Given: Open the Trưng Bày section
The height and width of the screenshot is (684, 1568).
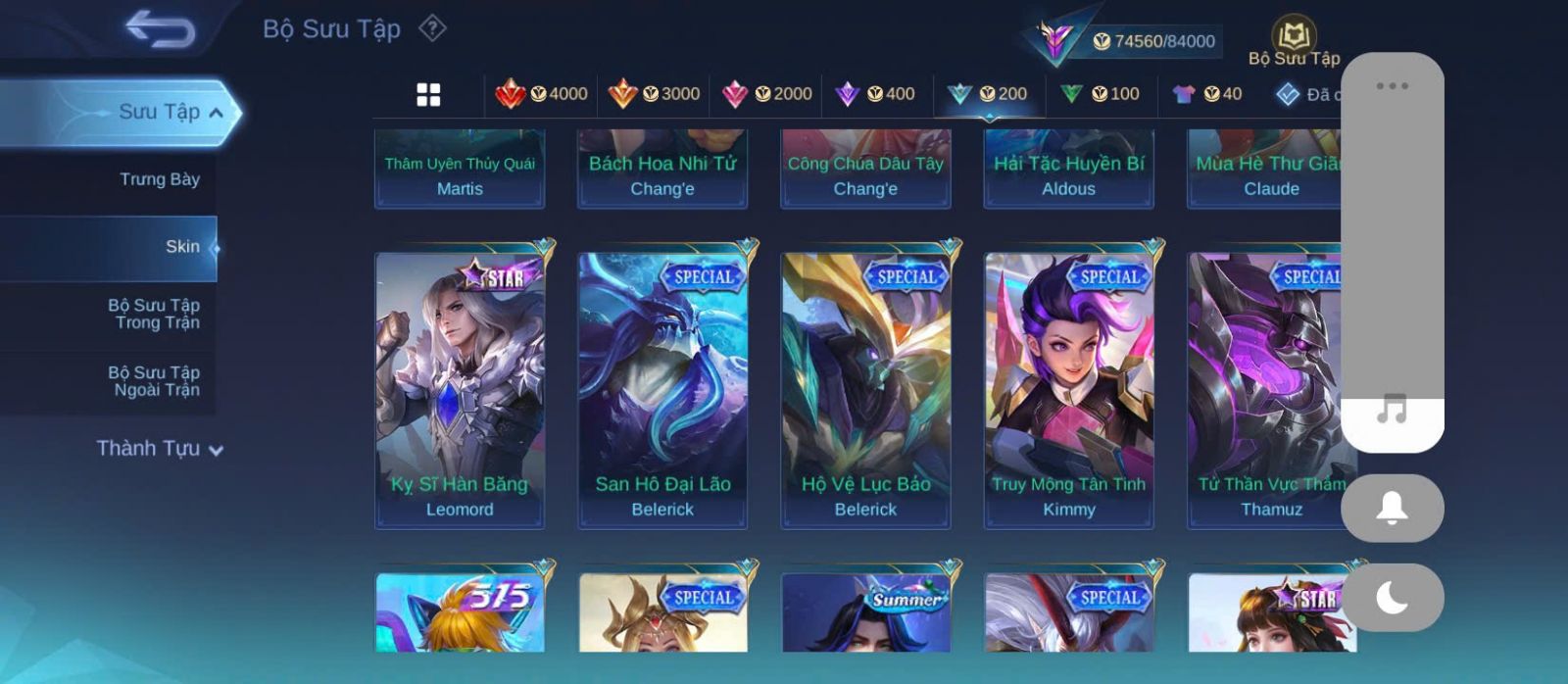Looking at the screenshot, I should [x=159, y=179].
